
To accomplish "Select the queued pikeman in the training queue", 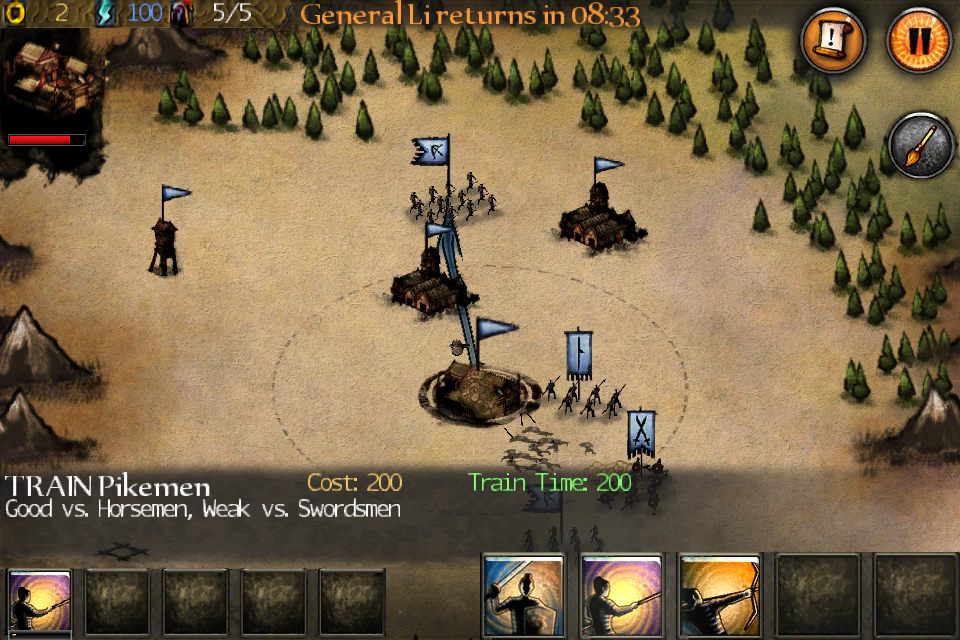I will pos(40,602).
